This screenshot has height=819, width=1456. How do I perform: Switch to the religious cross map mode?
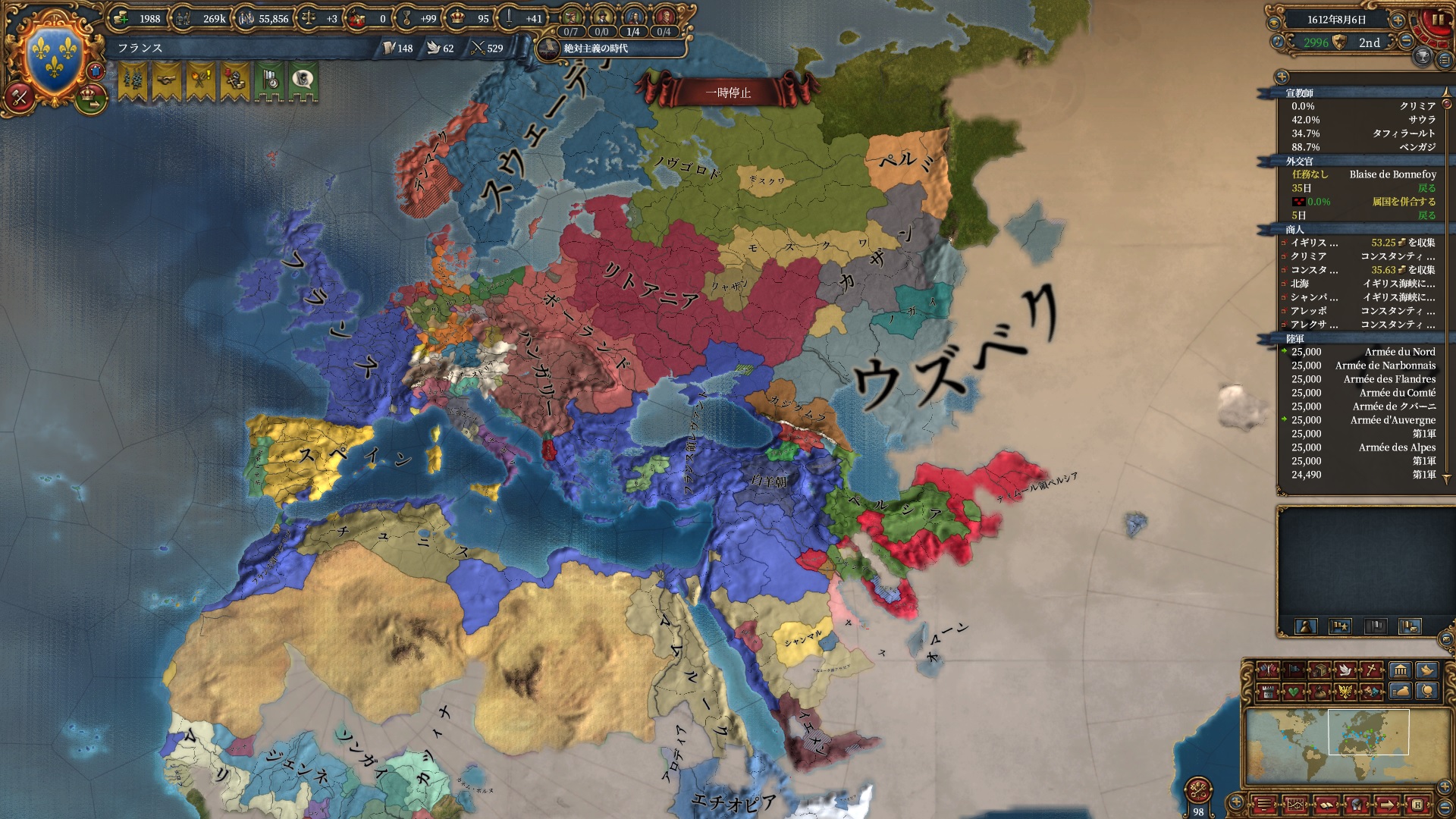coord(1371,670)
